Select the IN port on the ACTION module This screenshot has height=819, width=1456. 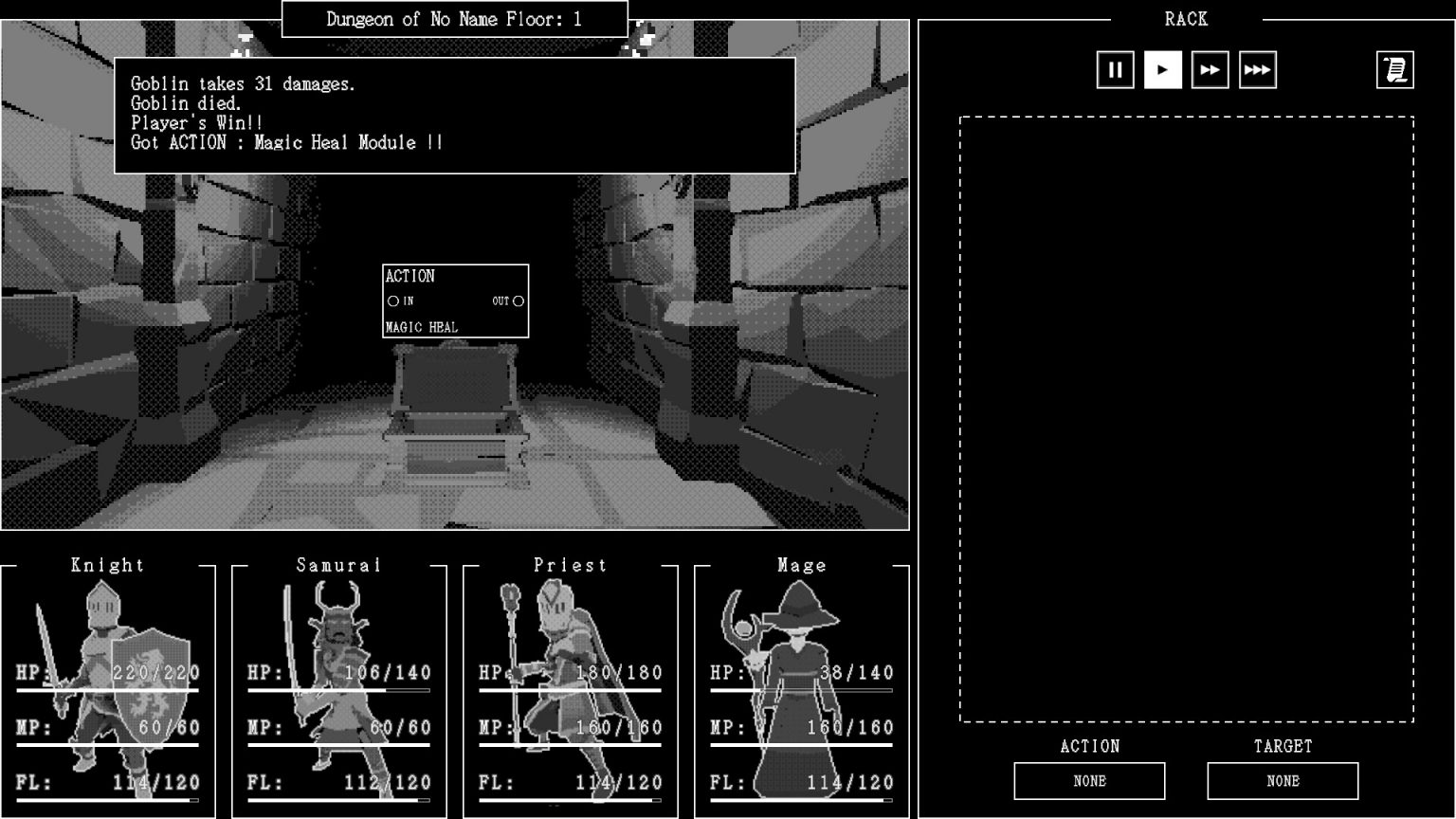click(391, 301)
